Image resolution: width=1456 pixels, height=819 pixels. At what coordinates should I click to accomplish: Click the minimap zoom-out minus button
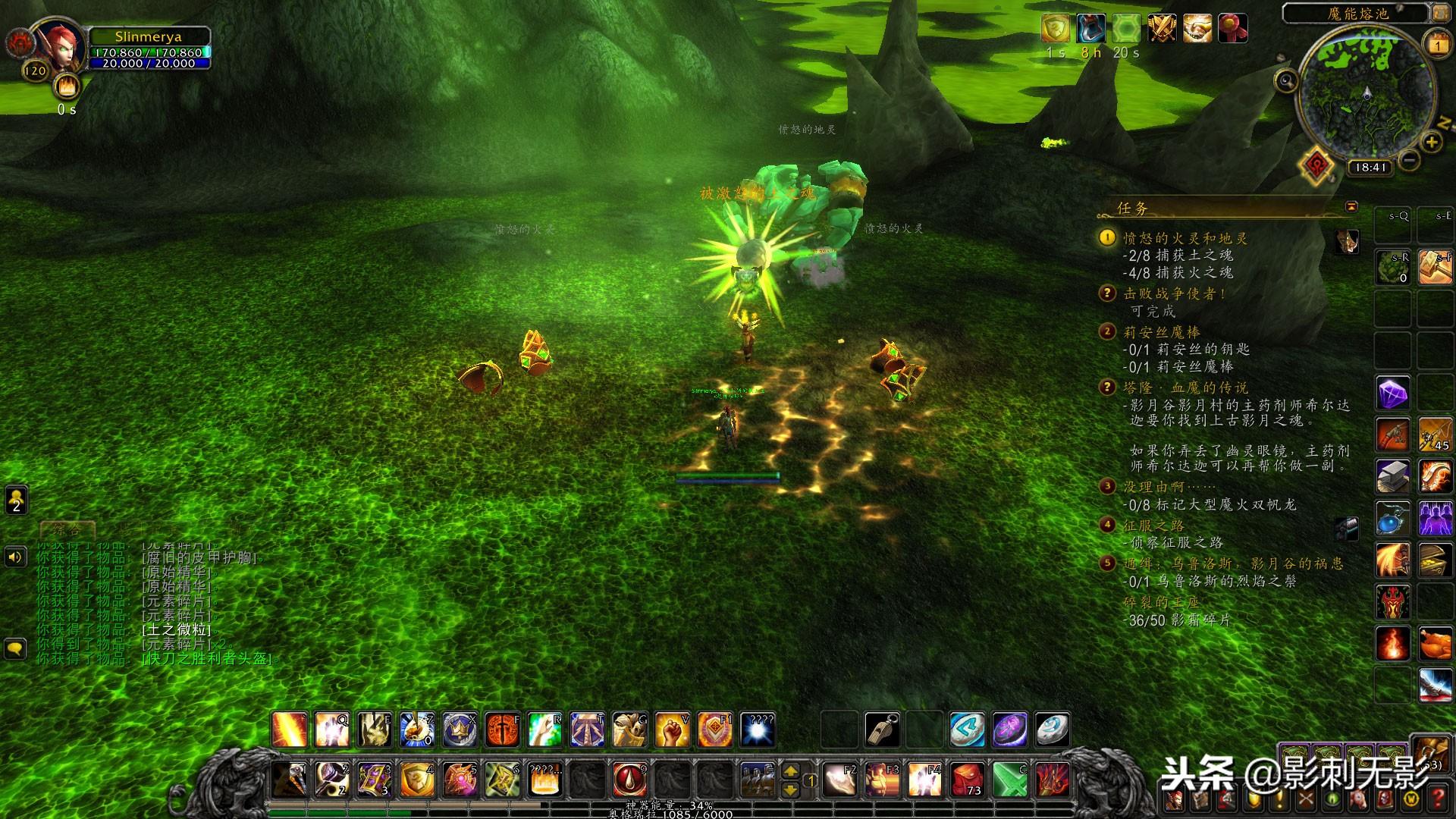[x=1409, y=159]
